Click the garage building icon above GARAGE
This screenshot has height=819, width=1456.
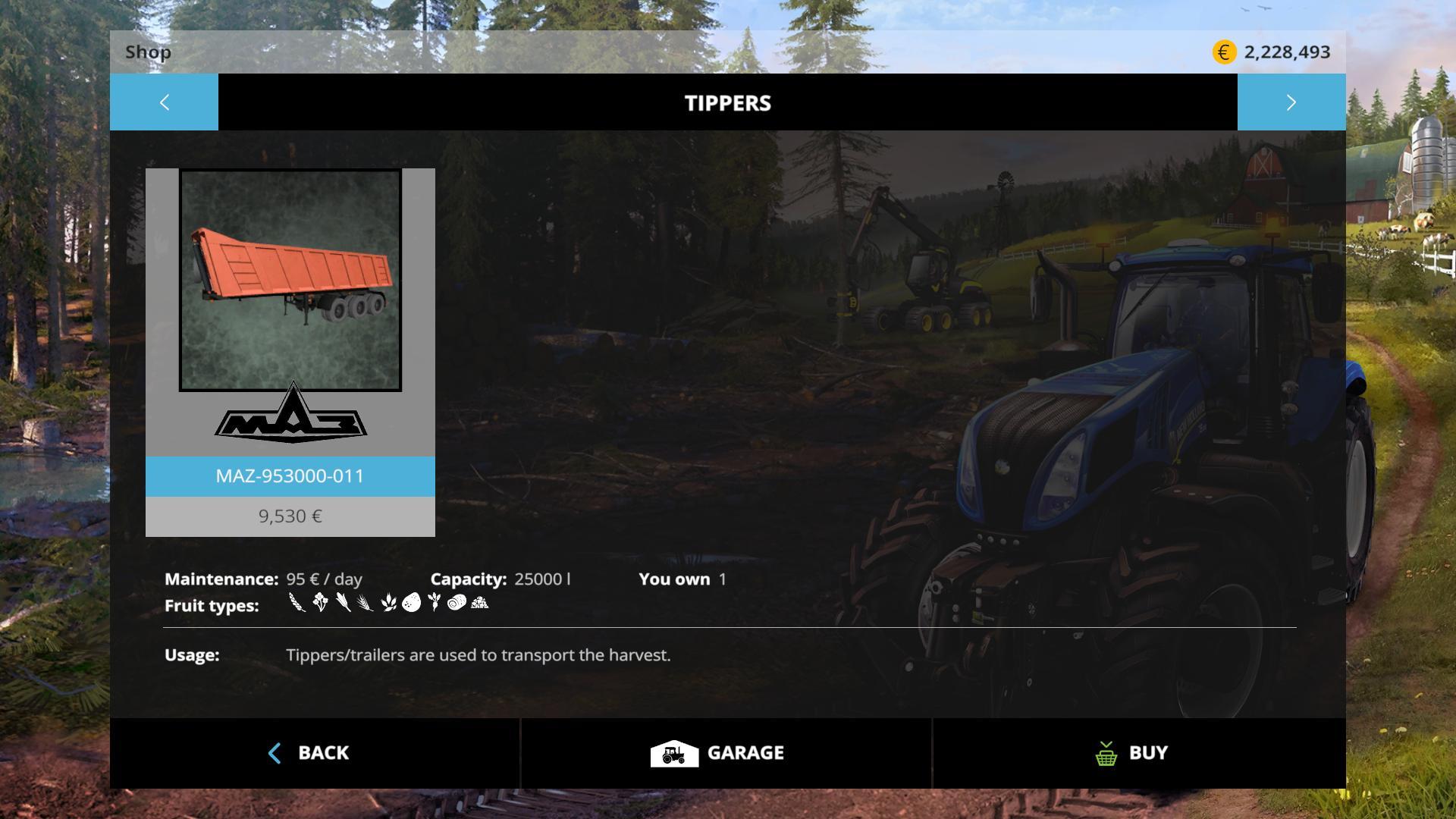click(x=673, y=752)
